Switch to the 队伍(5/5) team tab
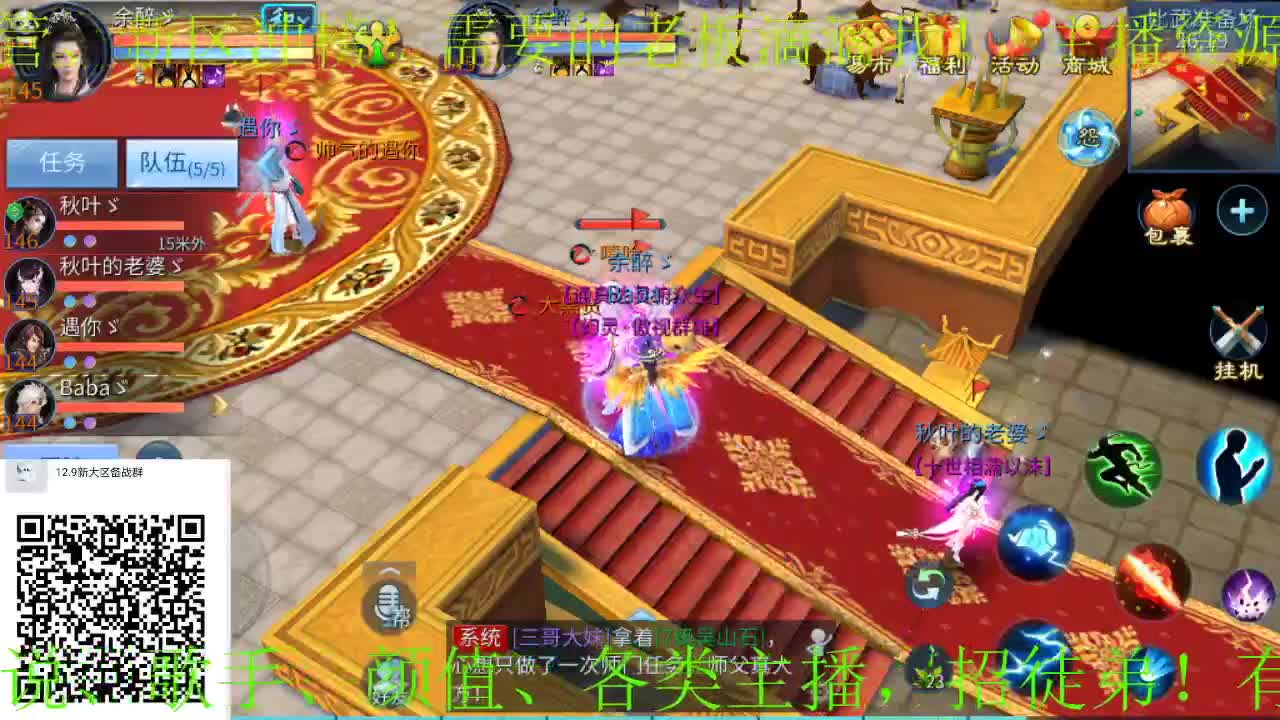The width and height of the screenshot is (1280, 720). [180, 160]
